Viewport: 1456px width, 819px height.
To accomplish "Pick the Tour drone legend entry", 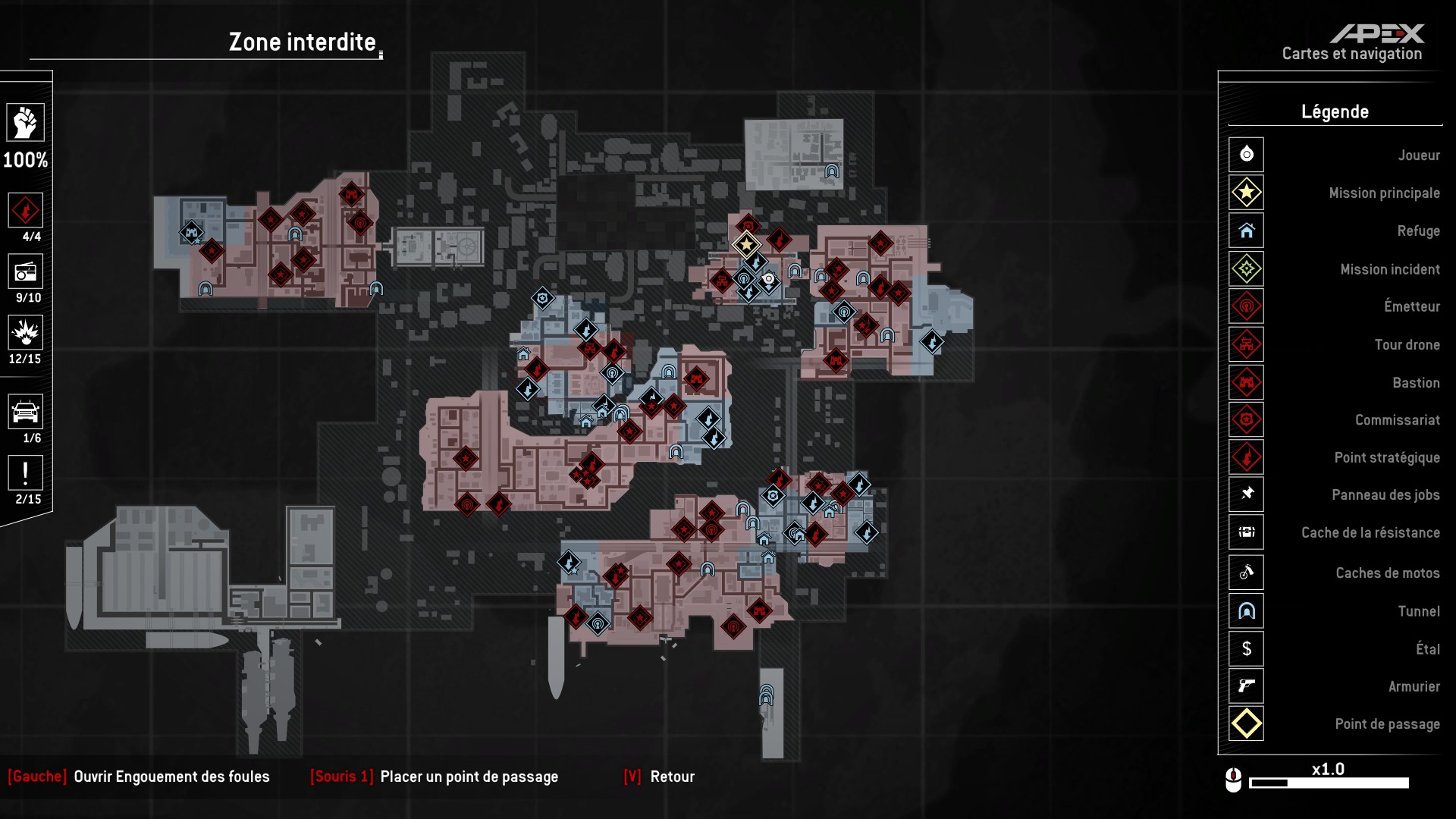I will tap(1246, 344).
